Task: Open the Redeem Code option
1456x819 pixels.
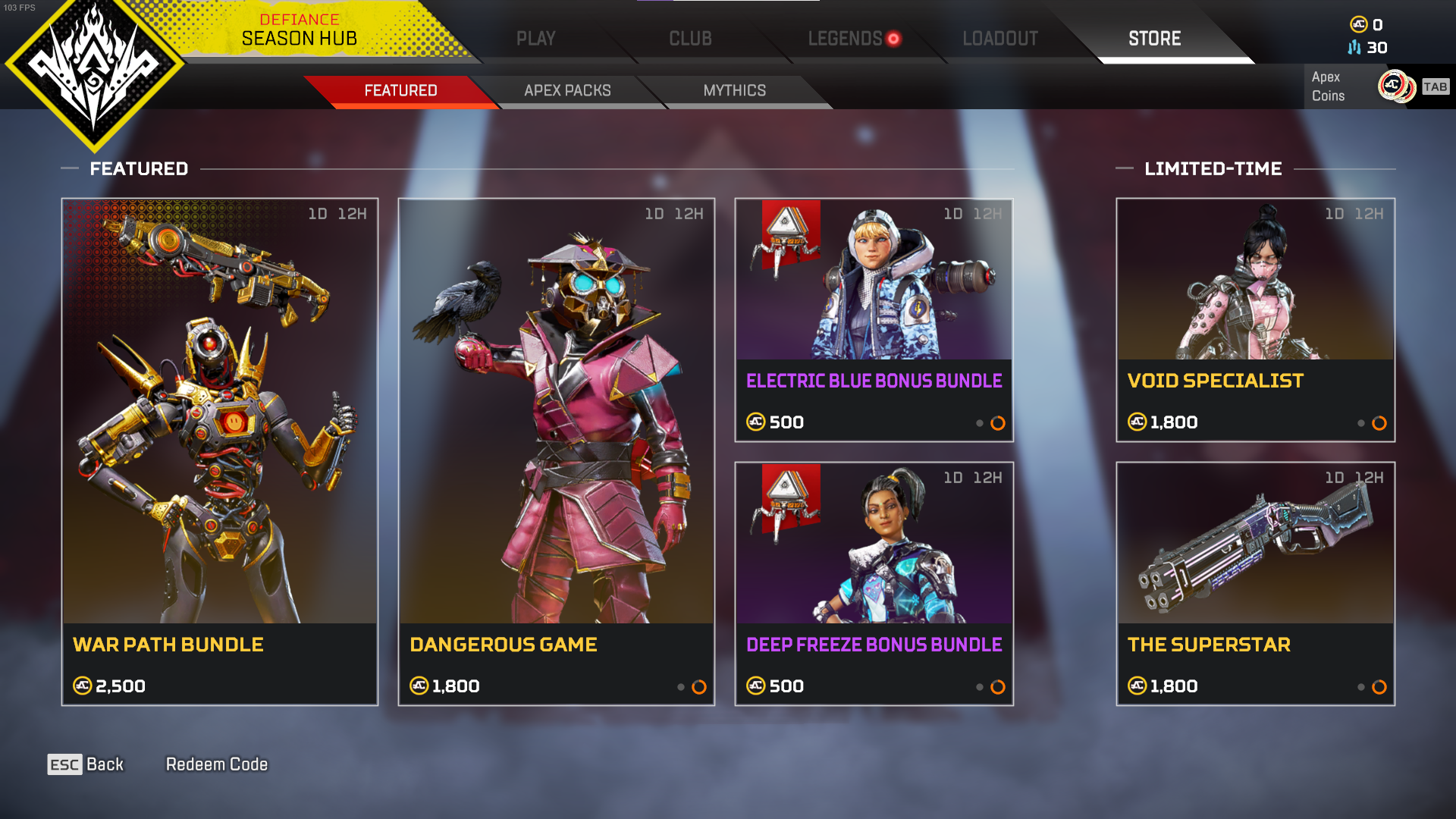Action: click(216, 764)
